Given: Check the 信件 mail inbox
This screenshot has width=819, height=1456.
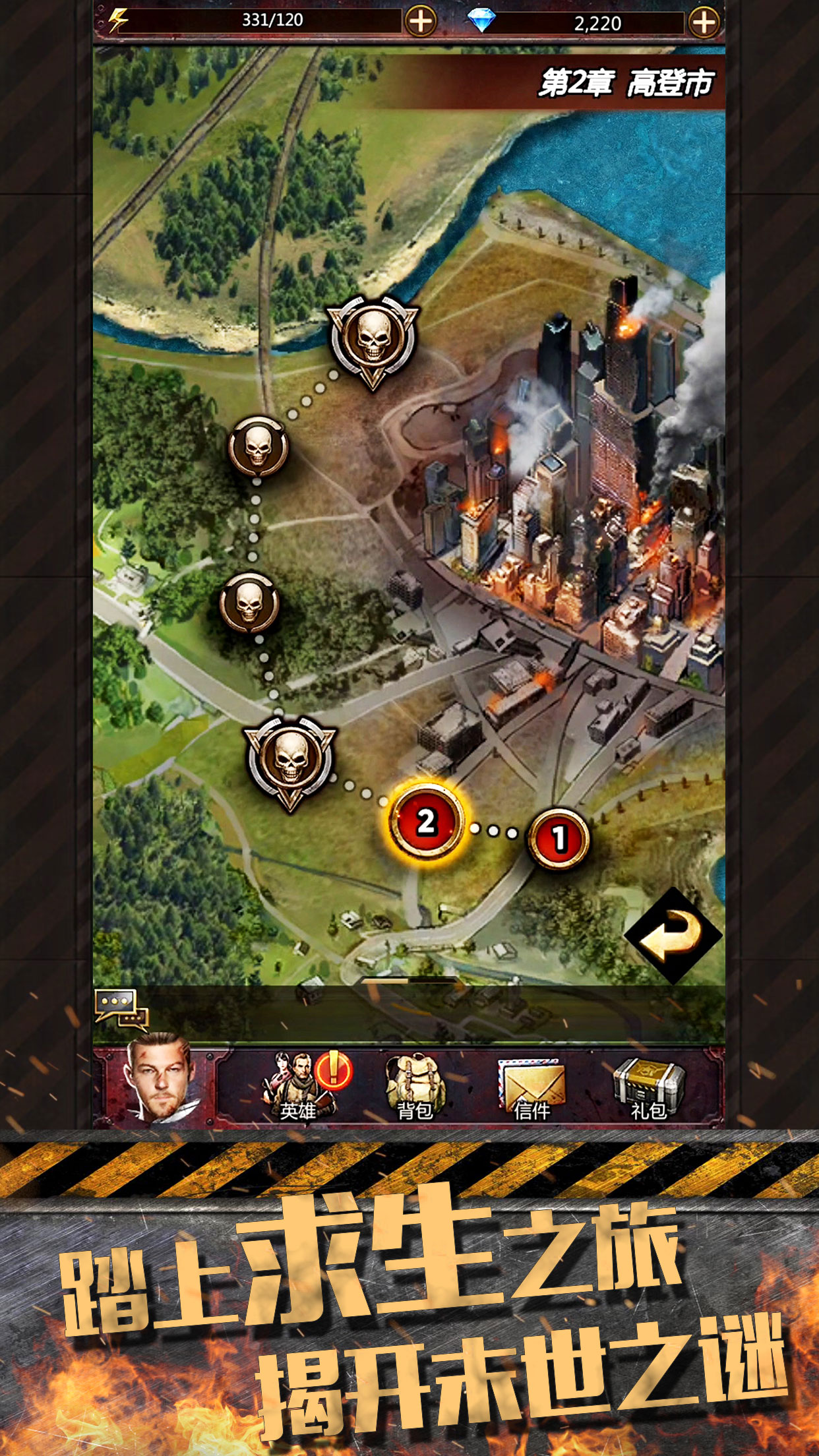Looking at the screenshot, I should click(x=531, y=1087).
